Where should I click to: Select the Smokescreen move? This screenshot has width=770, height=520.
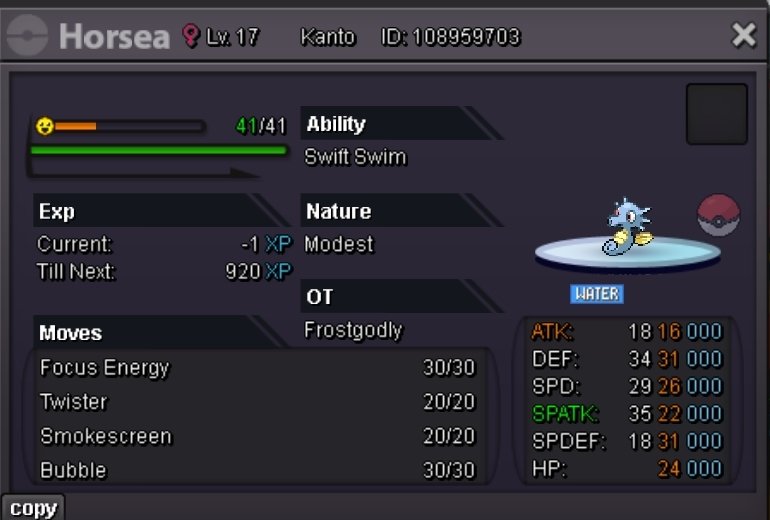point(257,436)
